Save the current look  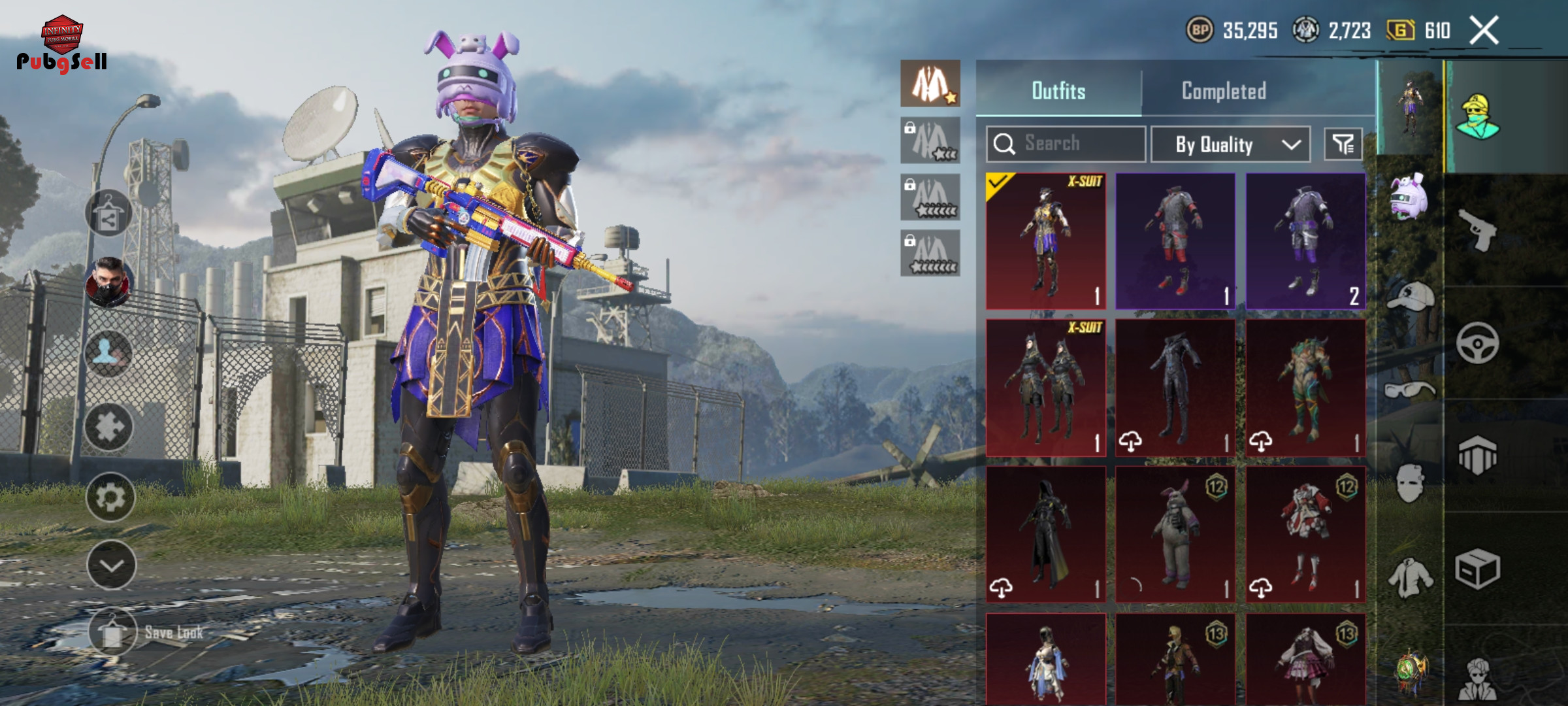112,632
